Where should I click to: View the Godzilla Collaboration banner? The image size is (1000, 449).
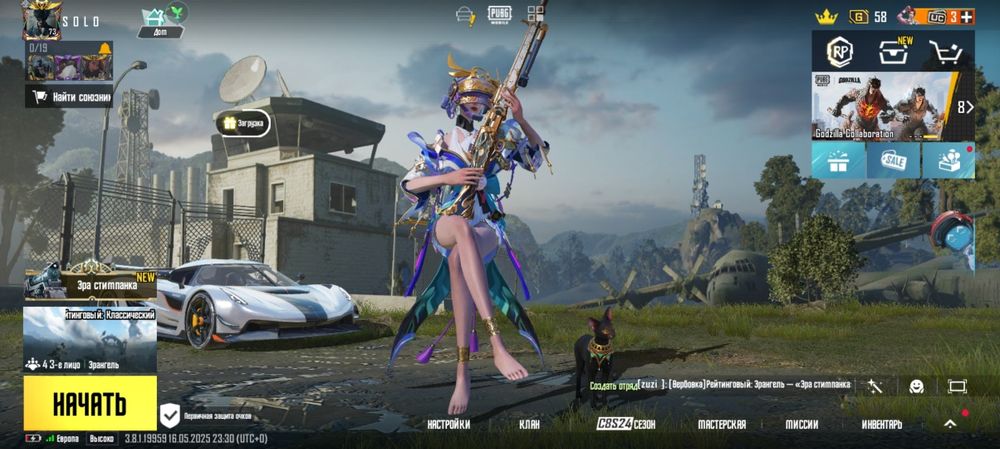tap(880, 105)
